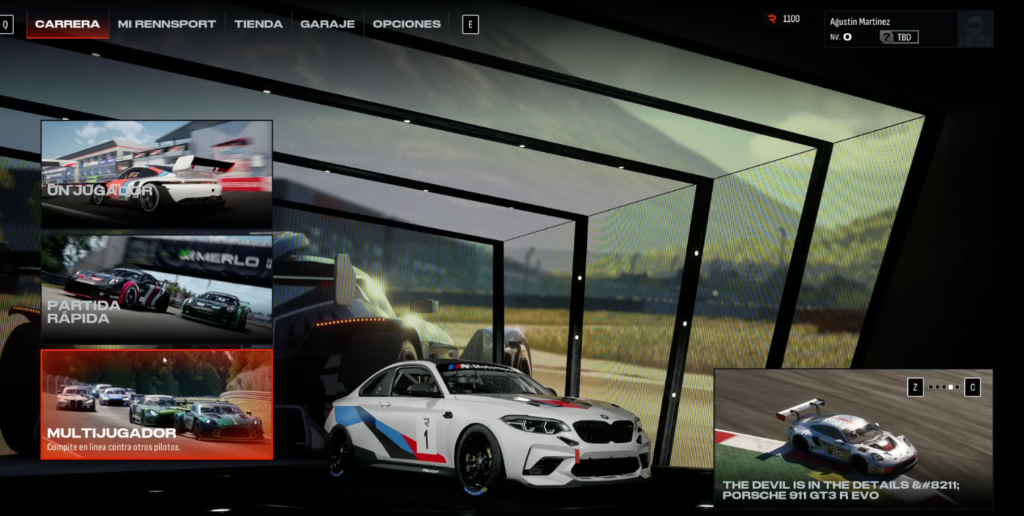
Task: Switch to the Carrera tab
Action: 67,24
